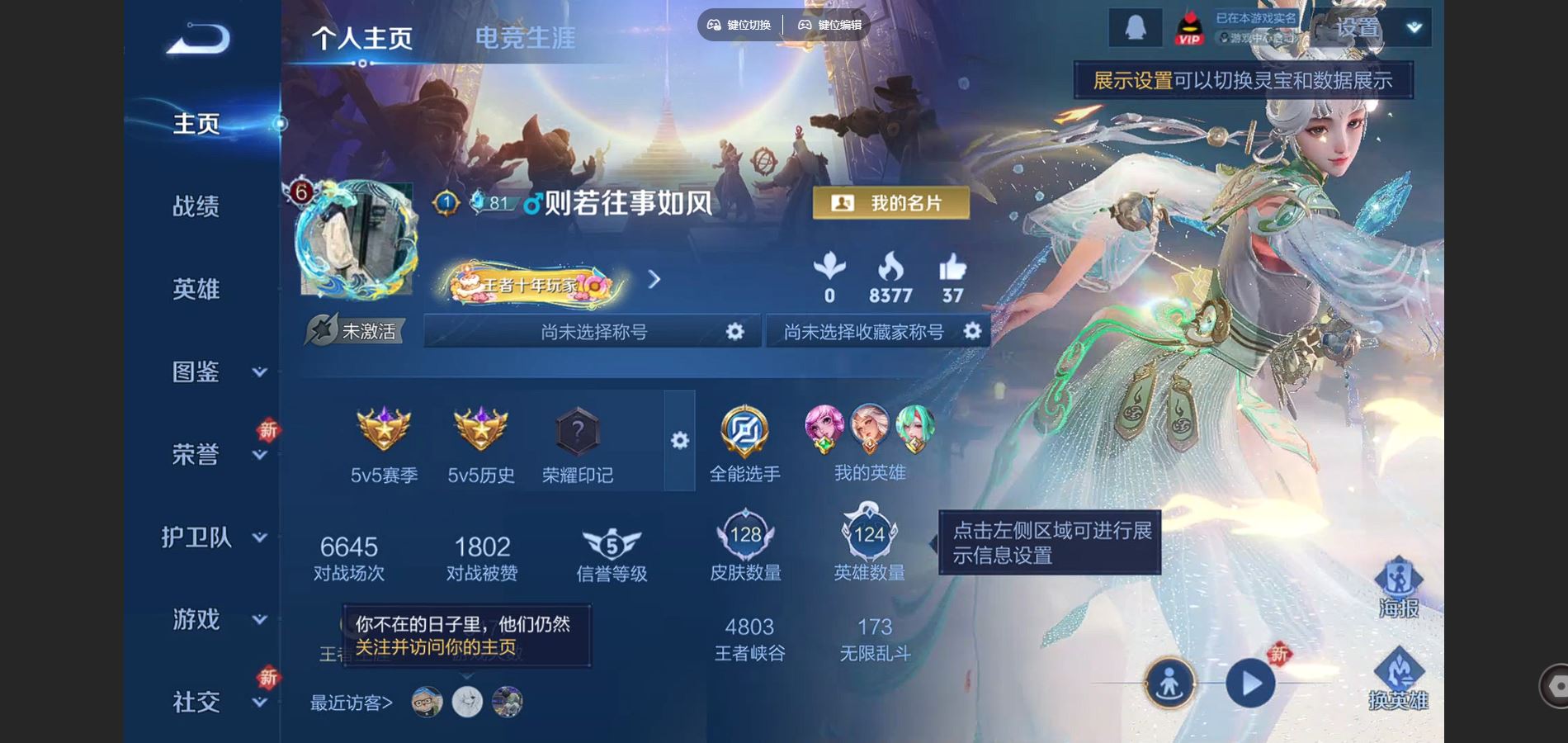
Task: Expand the dropdown chevron beside 设置
Action: (x=1413, y=26)
